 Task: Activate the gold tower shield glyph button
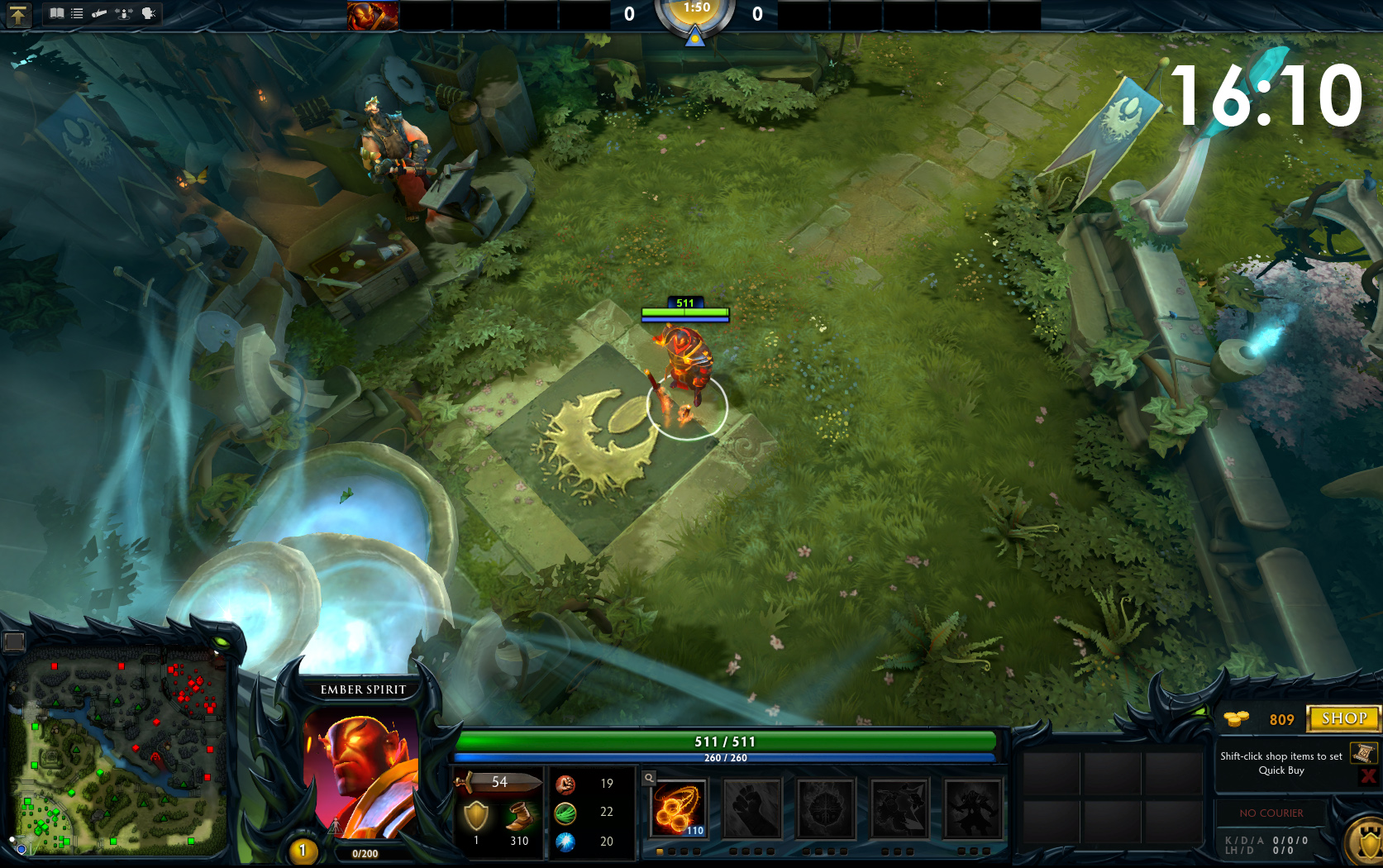tap(1364, 843)
